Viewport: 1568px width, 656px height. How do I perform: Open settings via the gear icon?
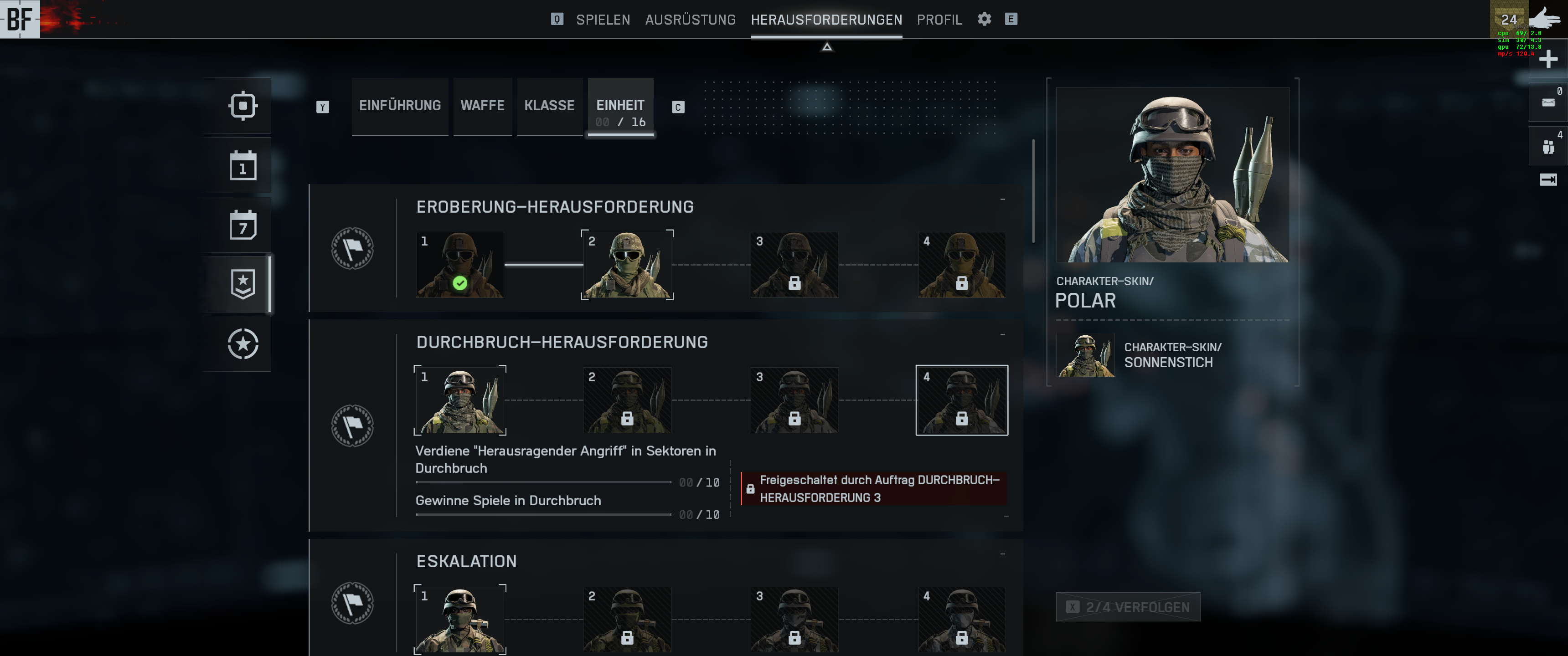pos(984,19)
